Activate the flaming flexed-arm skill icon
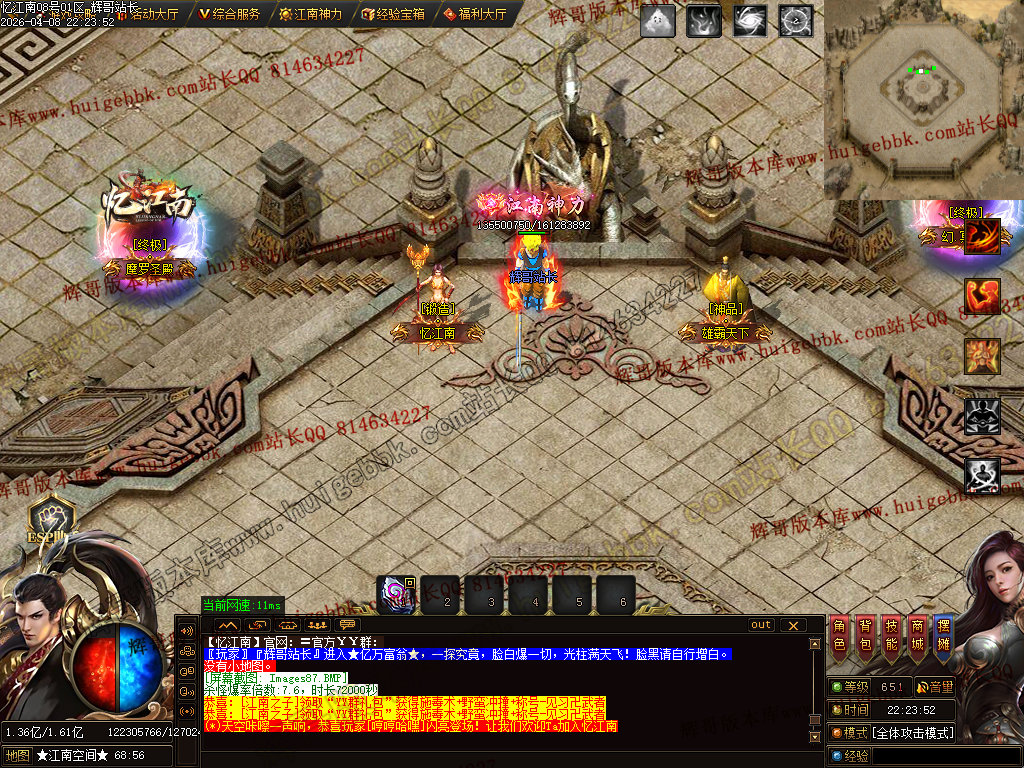Image resolution: width=1024 pixels, height=768 pixels. click(x=982, y=297)
